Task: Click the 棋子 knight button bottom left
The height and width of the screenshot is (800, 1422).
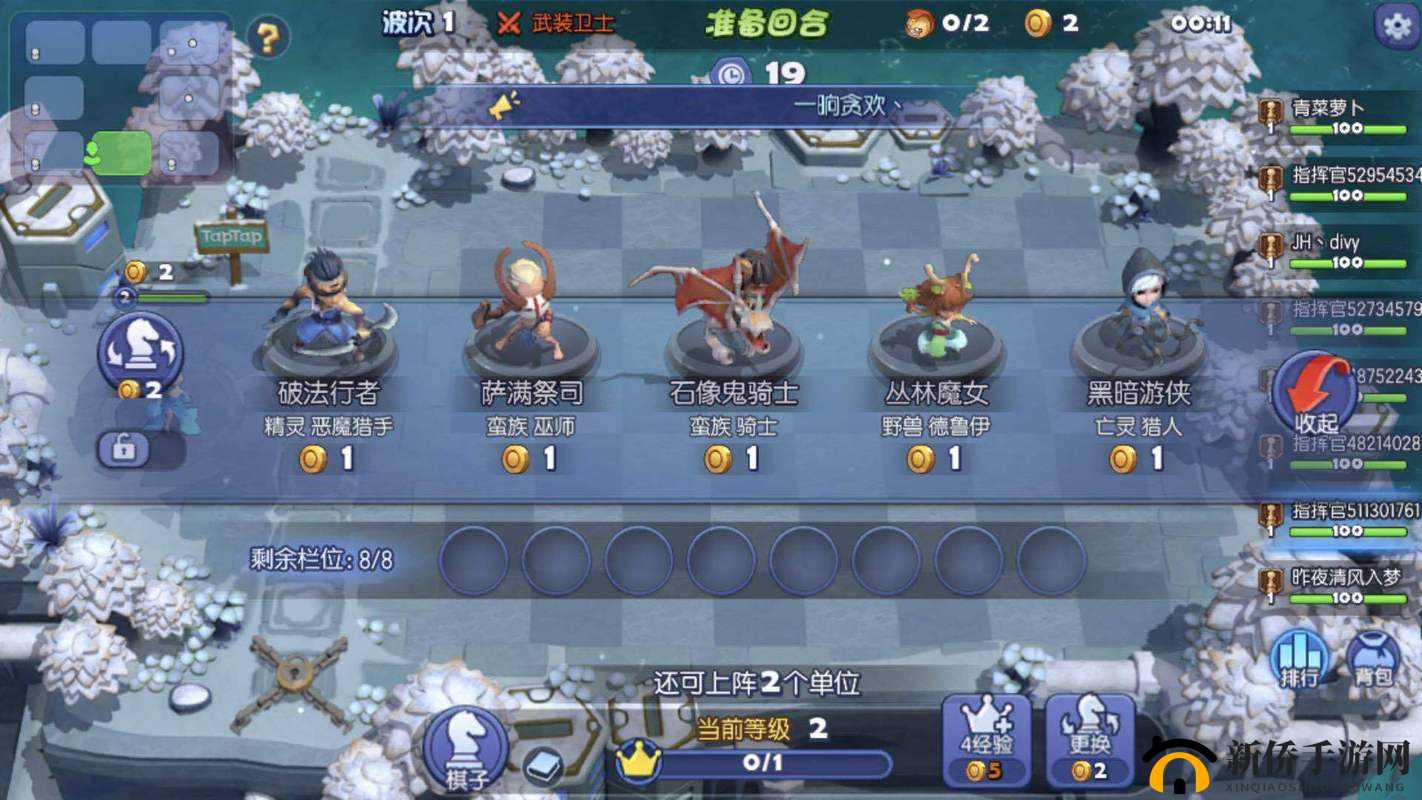Action: [x=466, y=745]
